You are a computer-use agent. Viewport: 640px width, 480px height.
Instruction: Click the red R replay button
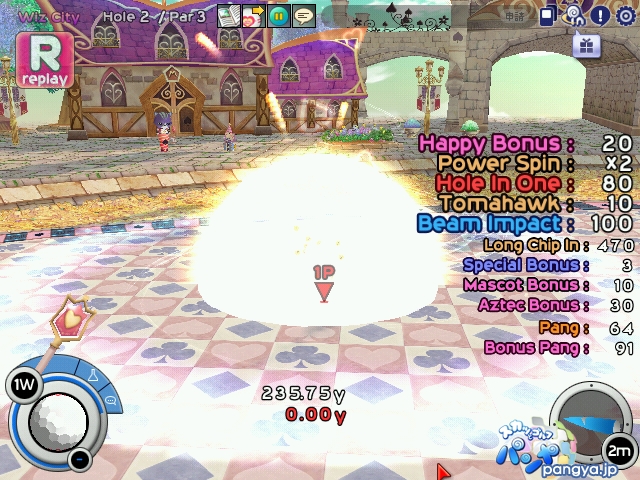coord(44,59)
